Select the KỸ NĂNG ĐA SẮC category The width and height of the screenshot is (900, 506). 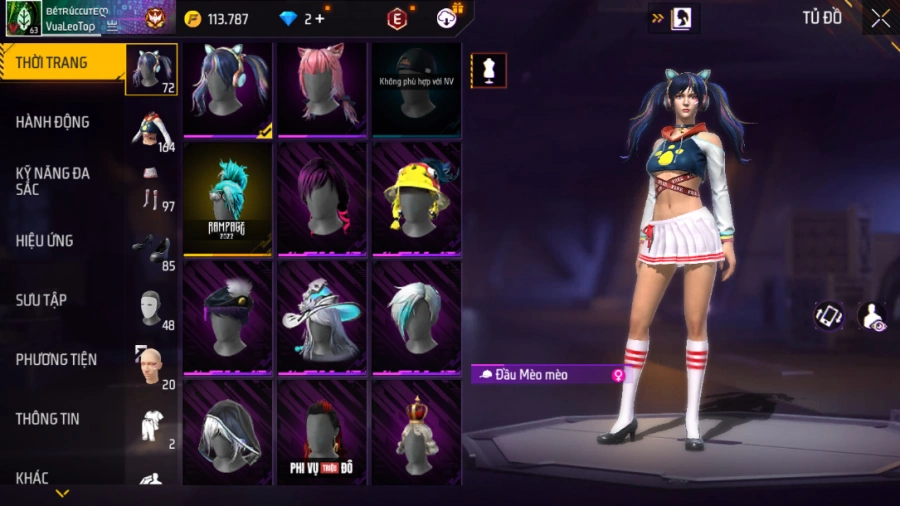click(53, 181)
